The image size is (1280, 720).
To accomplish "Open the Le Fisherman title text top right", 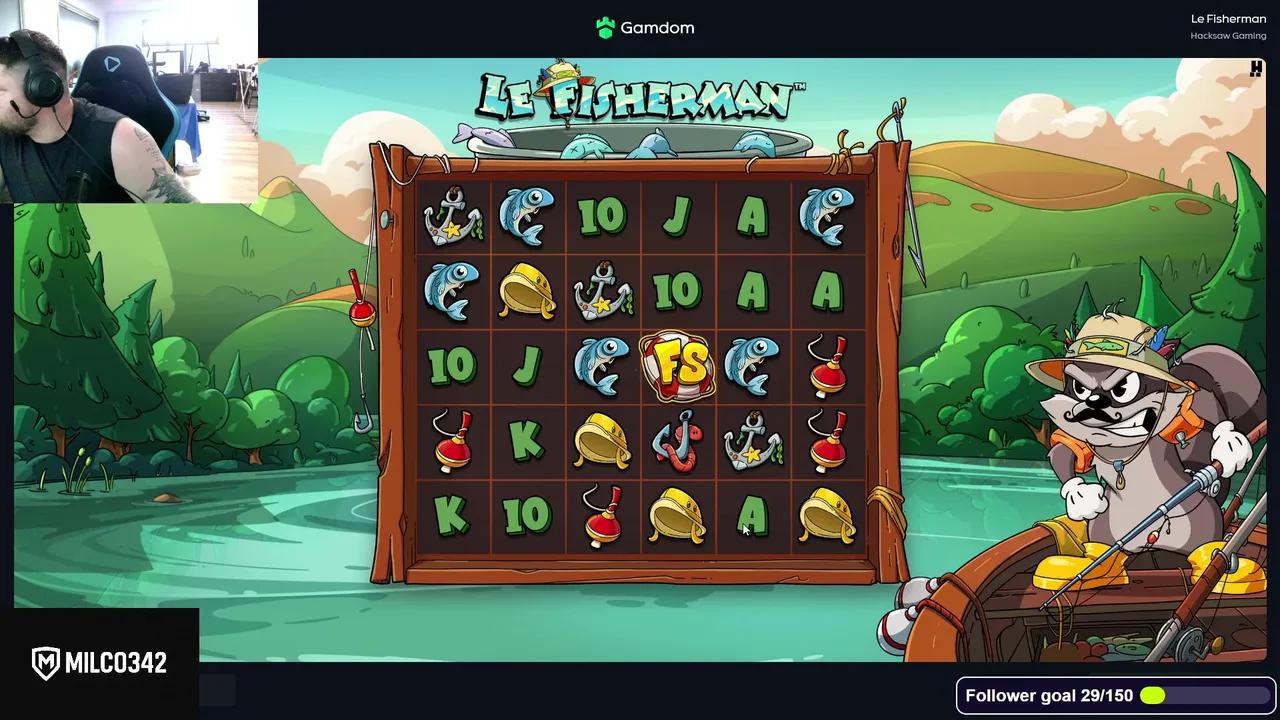I will pyautogui.click(x=1228, y=18).
